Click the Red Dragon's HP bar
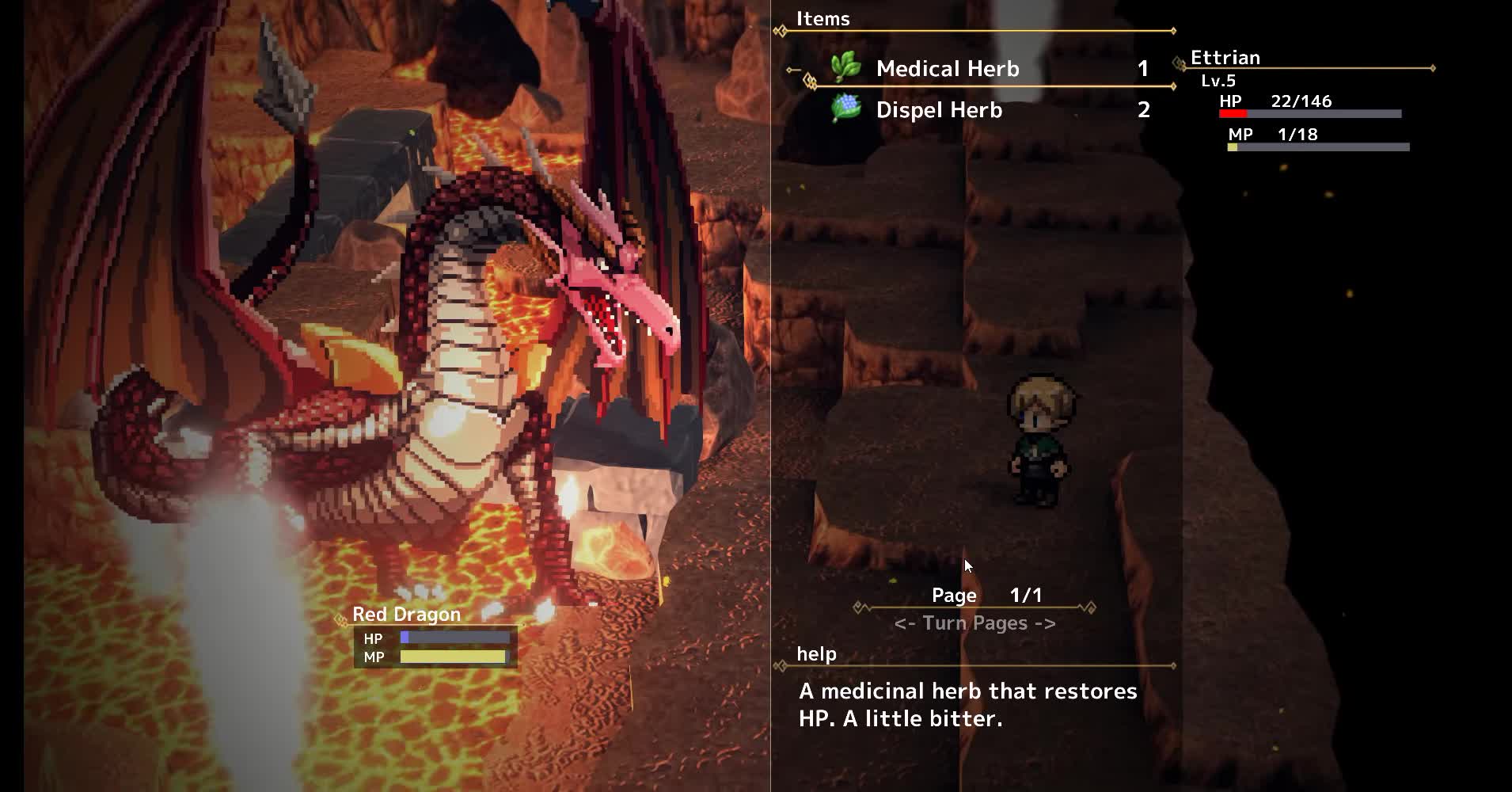1512x792 pixels. coord(453,638)
